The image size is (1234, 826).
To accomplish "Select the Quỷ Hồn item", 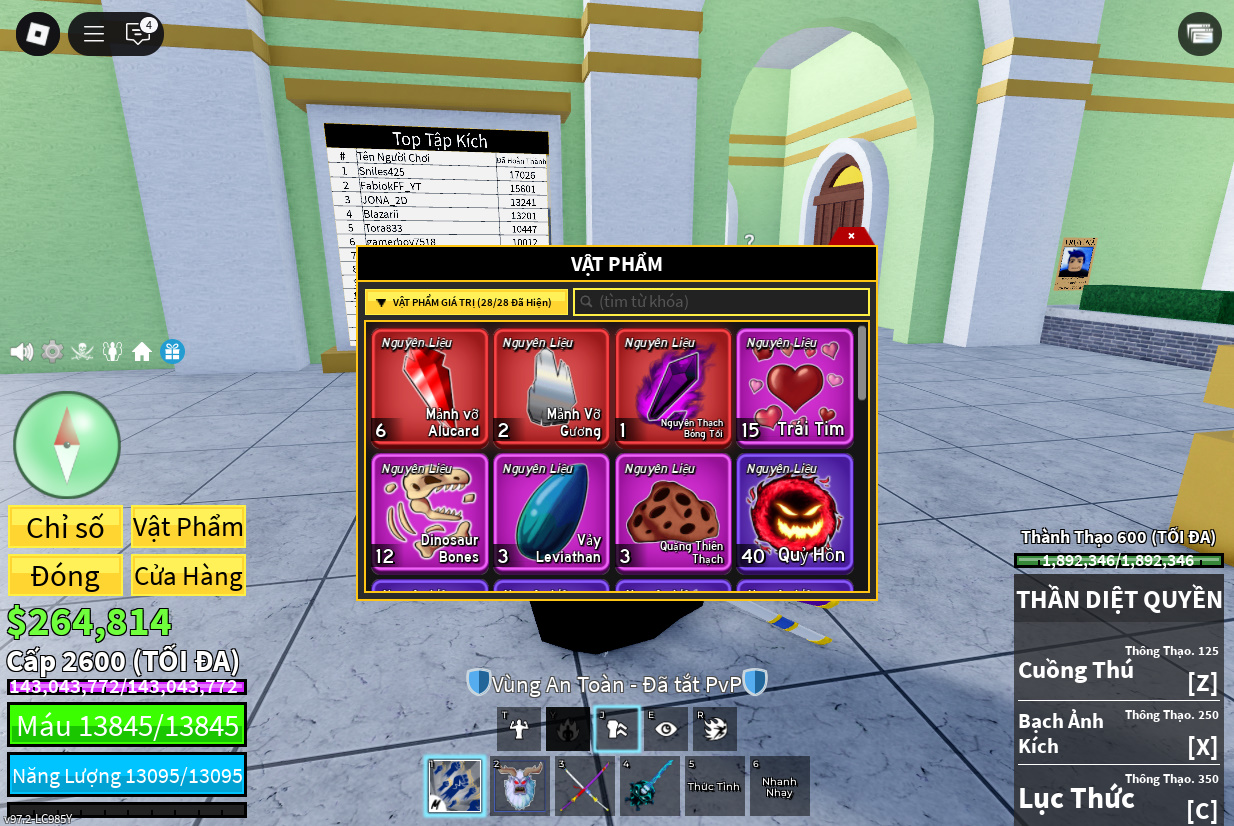I will [795, 512].
